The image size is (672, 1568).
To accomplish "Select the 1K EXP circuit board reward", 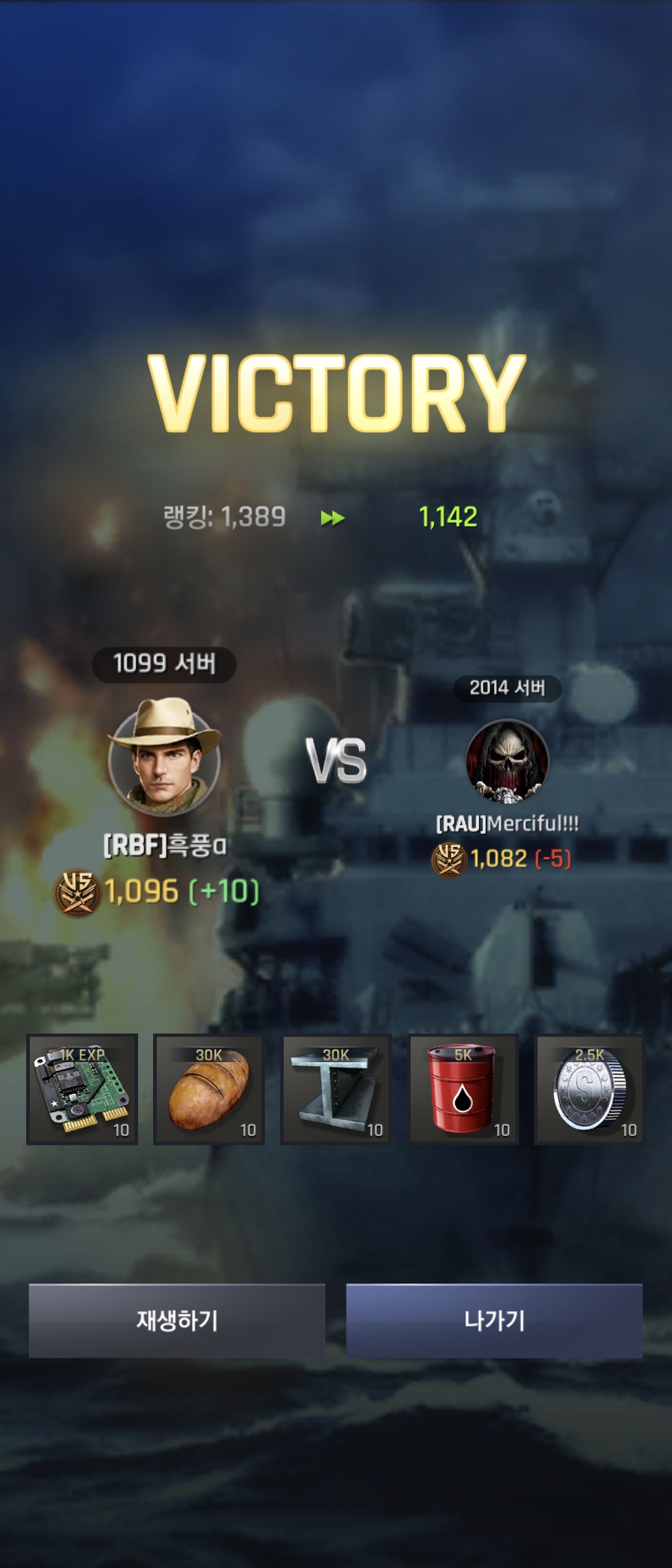I will 82,1089.
